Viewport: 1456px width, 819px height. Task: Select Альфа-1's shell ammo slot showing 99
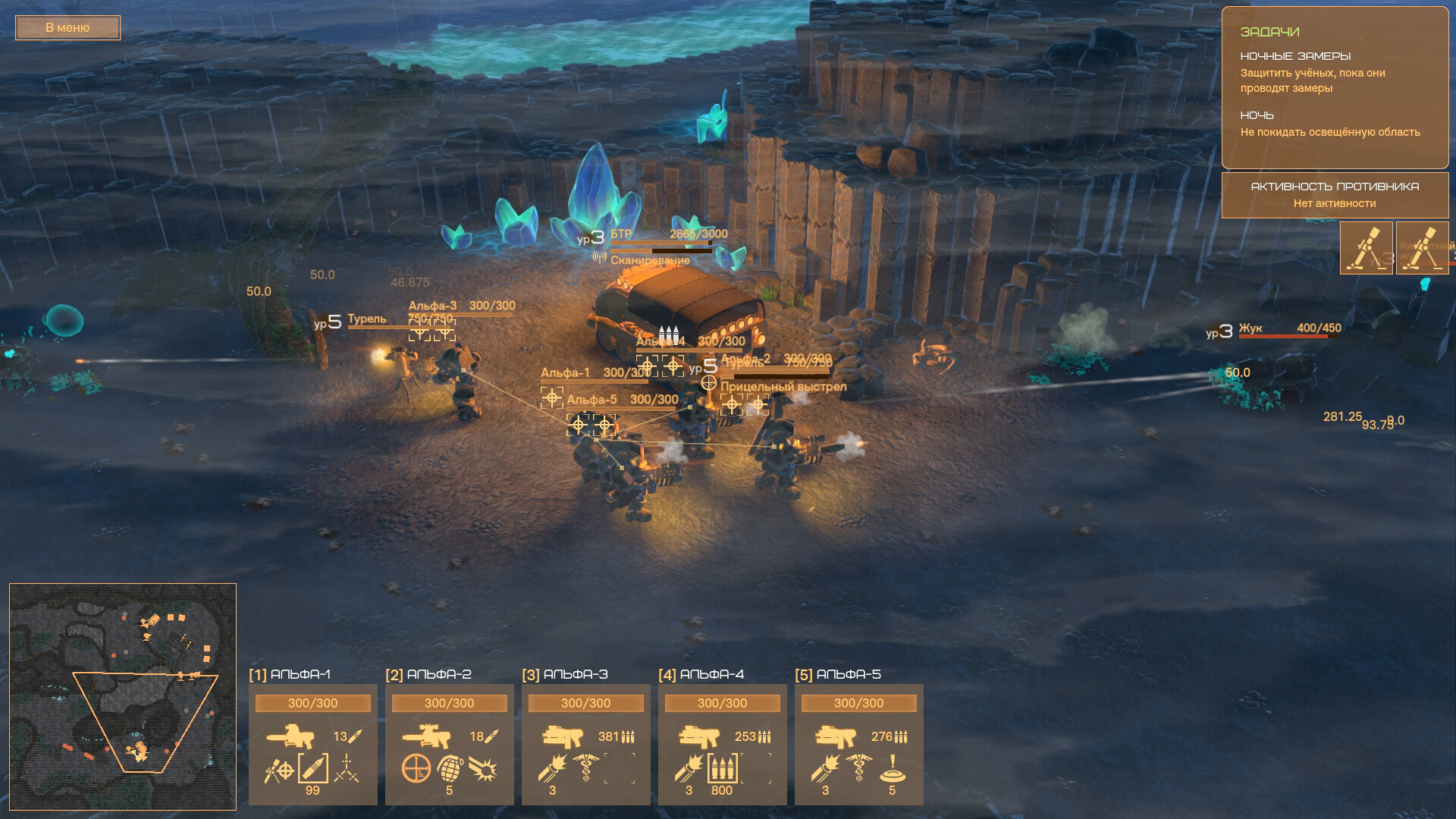(x=312, y=769)
